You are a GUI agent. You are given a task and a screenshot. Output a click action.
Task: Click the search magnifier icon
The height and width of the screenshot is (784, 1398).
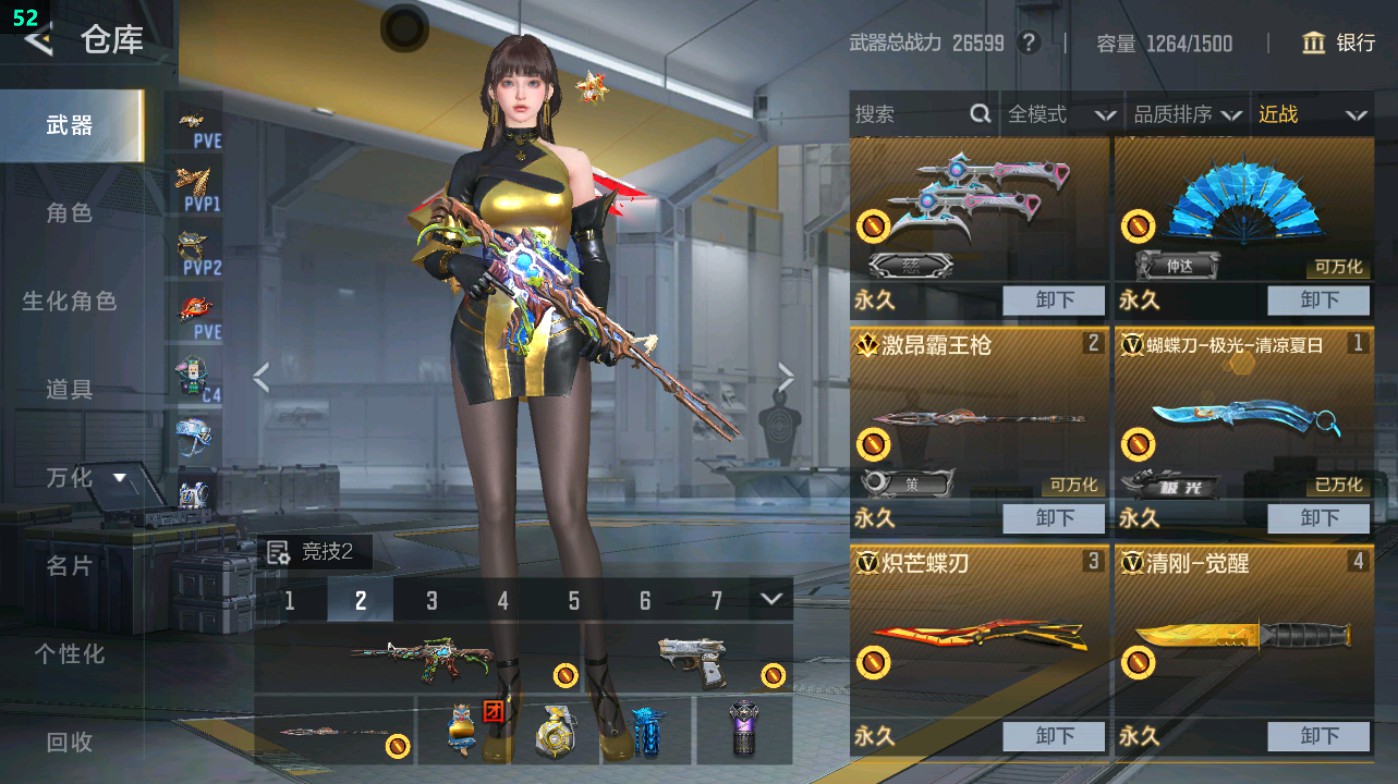(979, 114)
